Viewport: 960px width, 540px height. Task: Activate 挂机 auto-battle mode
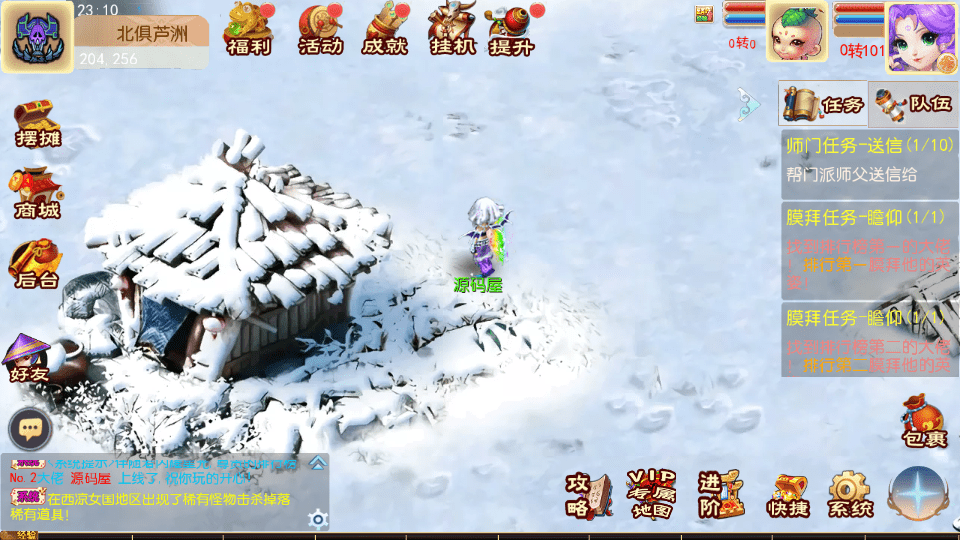tap(451, 28)
